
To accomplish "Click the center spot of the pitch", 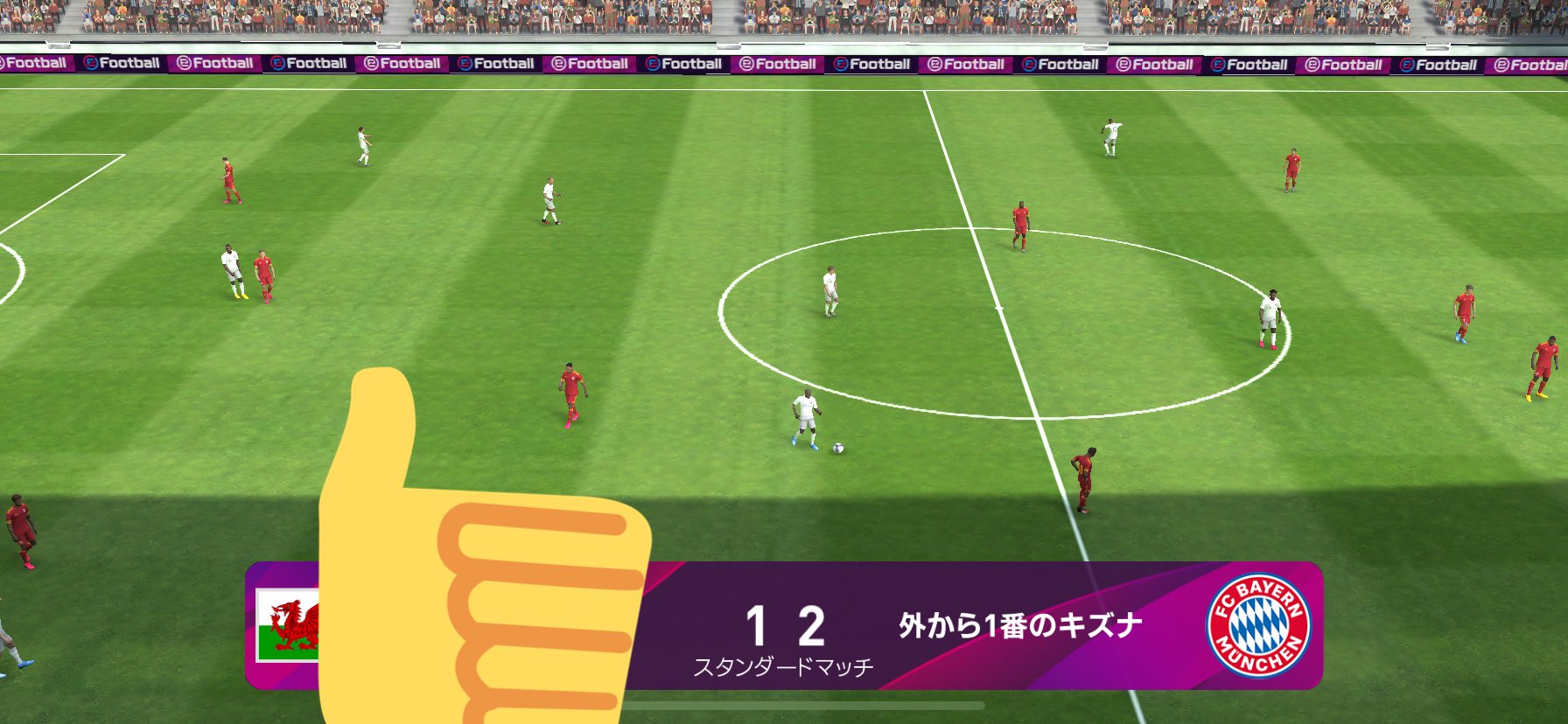I will pos(999,310).
